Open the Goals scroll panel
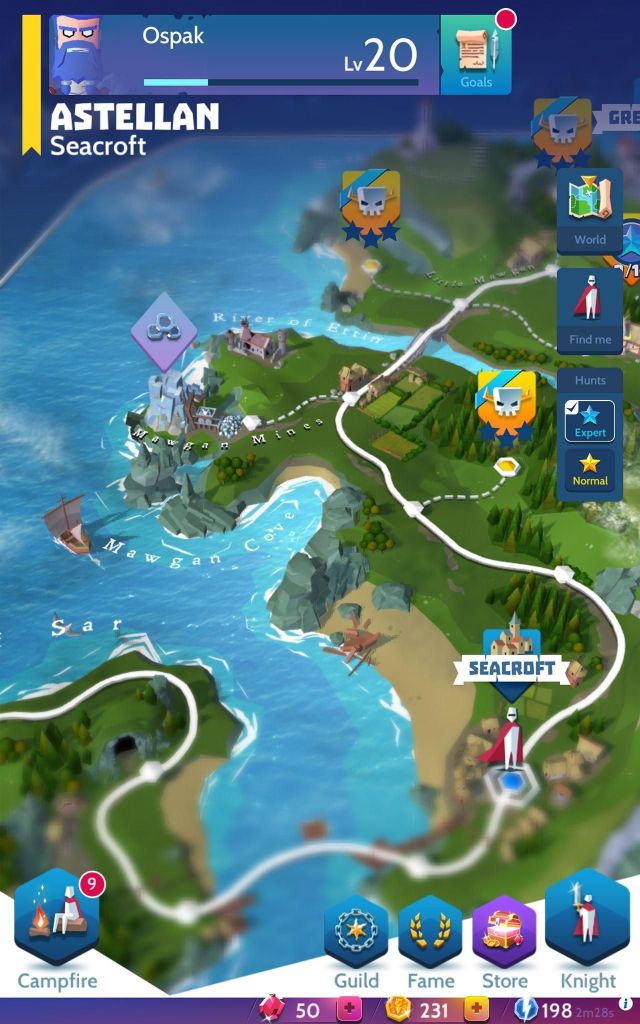Viewport: 640px width, 1024px height. tap(476, 55)
